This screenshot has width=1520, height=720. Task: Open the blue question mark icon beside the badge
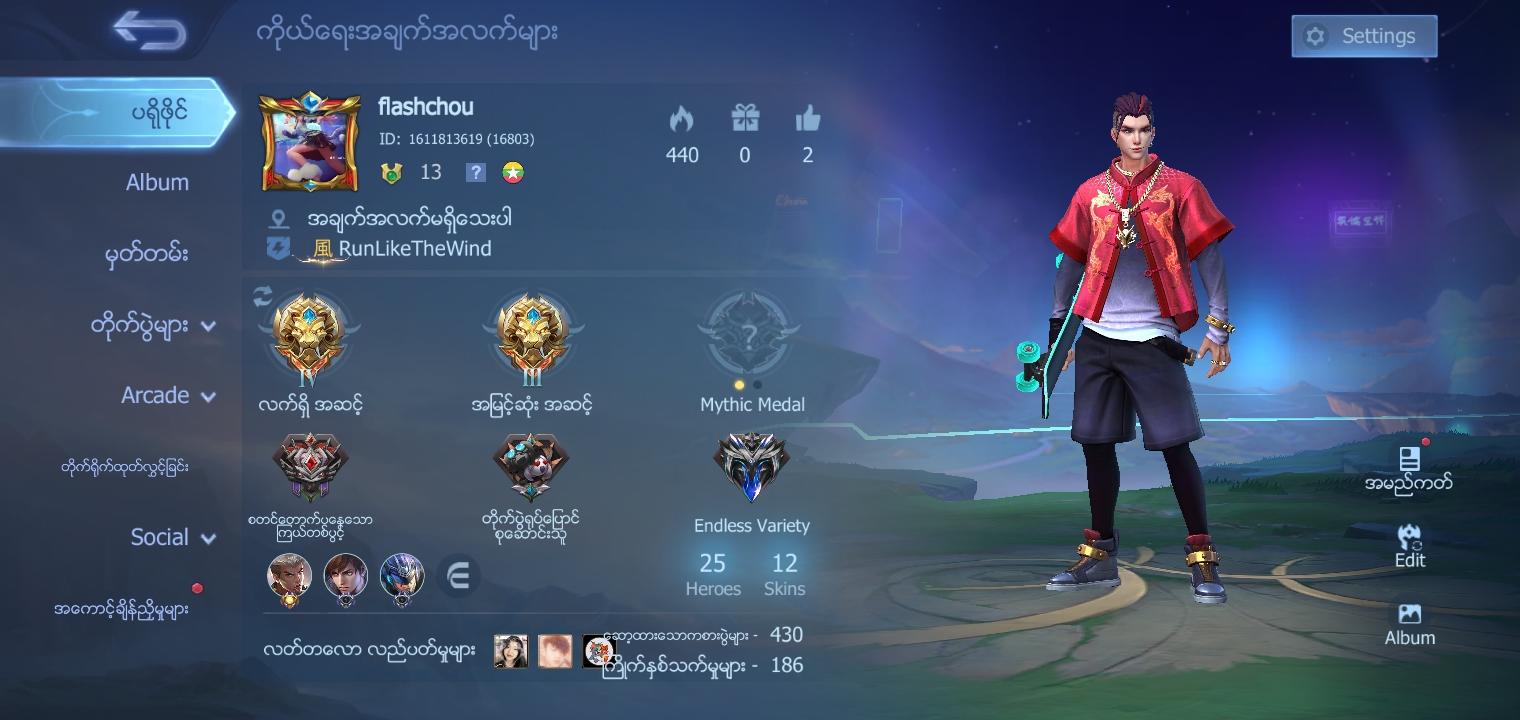(x=474, y=172)
